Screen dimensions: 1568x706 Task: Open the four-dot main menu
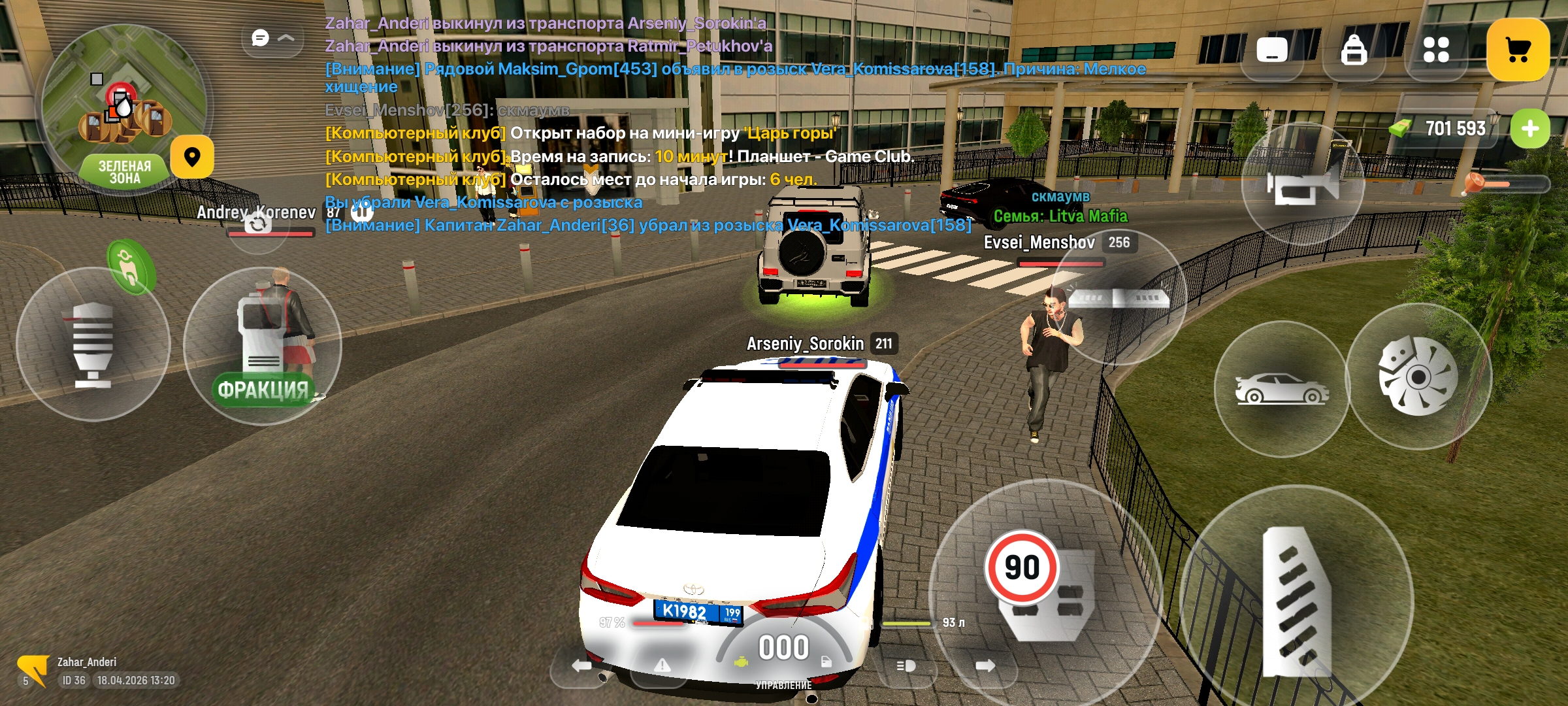[x=1435, y=50]
